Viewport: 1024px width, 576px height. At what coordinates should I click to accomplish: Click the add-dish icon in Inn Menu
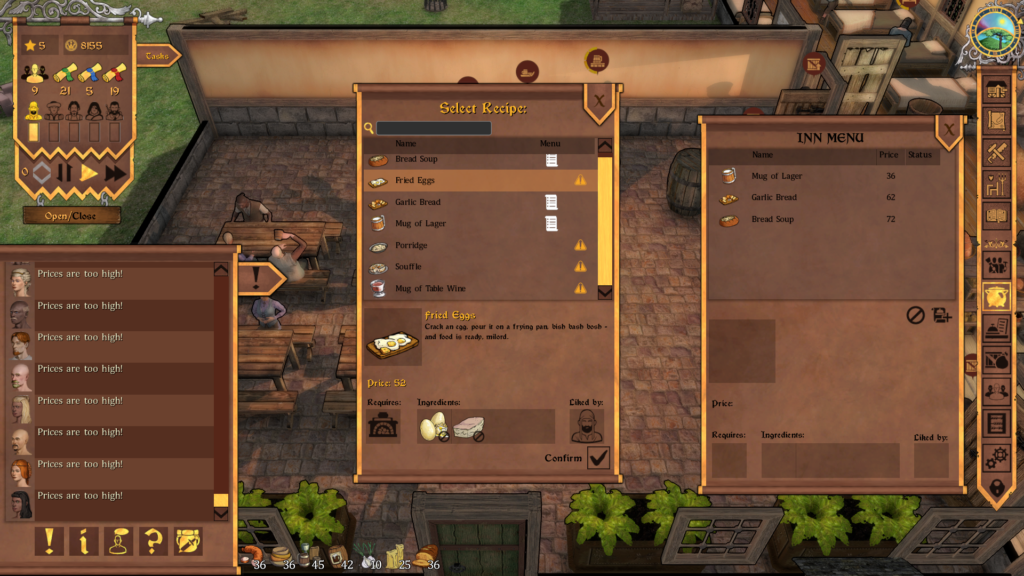941,315
